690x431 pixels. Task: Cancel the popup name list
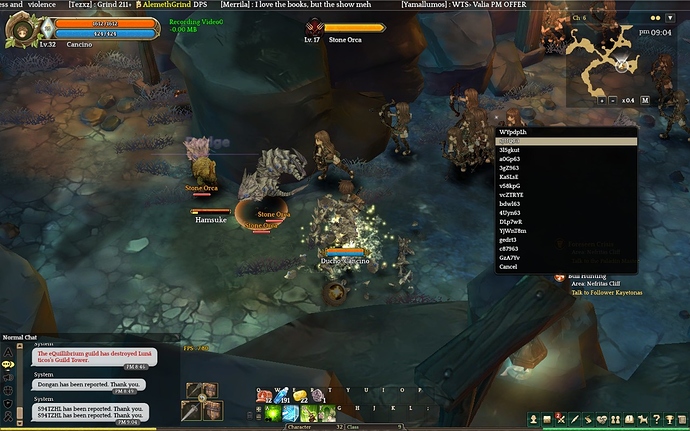click(510, 267)
